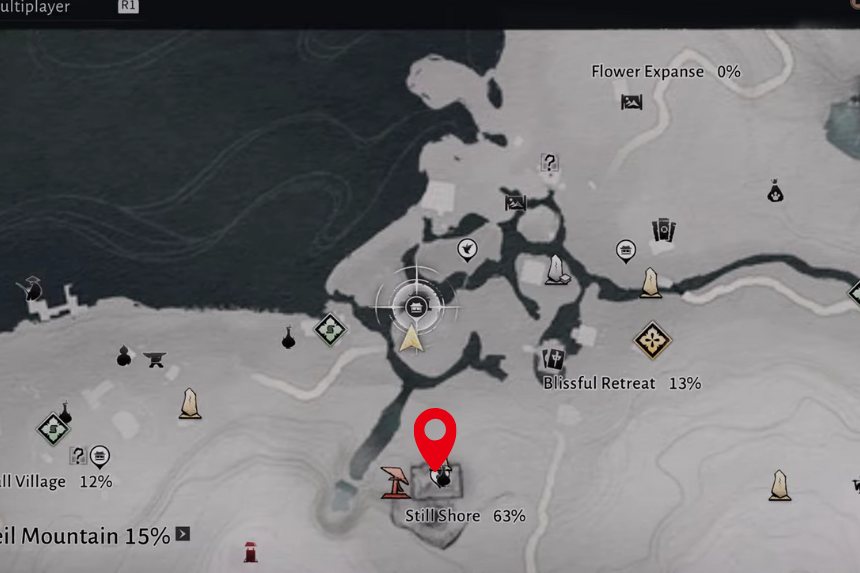This screenshot has width=860, height=573.
Task: Click the treasure chest marker under the crosshair
Action: pos(418,305)
